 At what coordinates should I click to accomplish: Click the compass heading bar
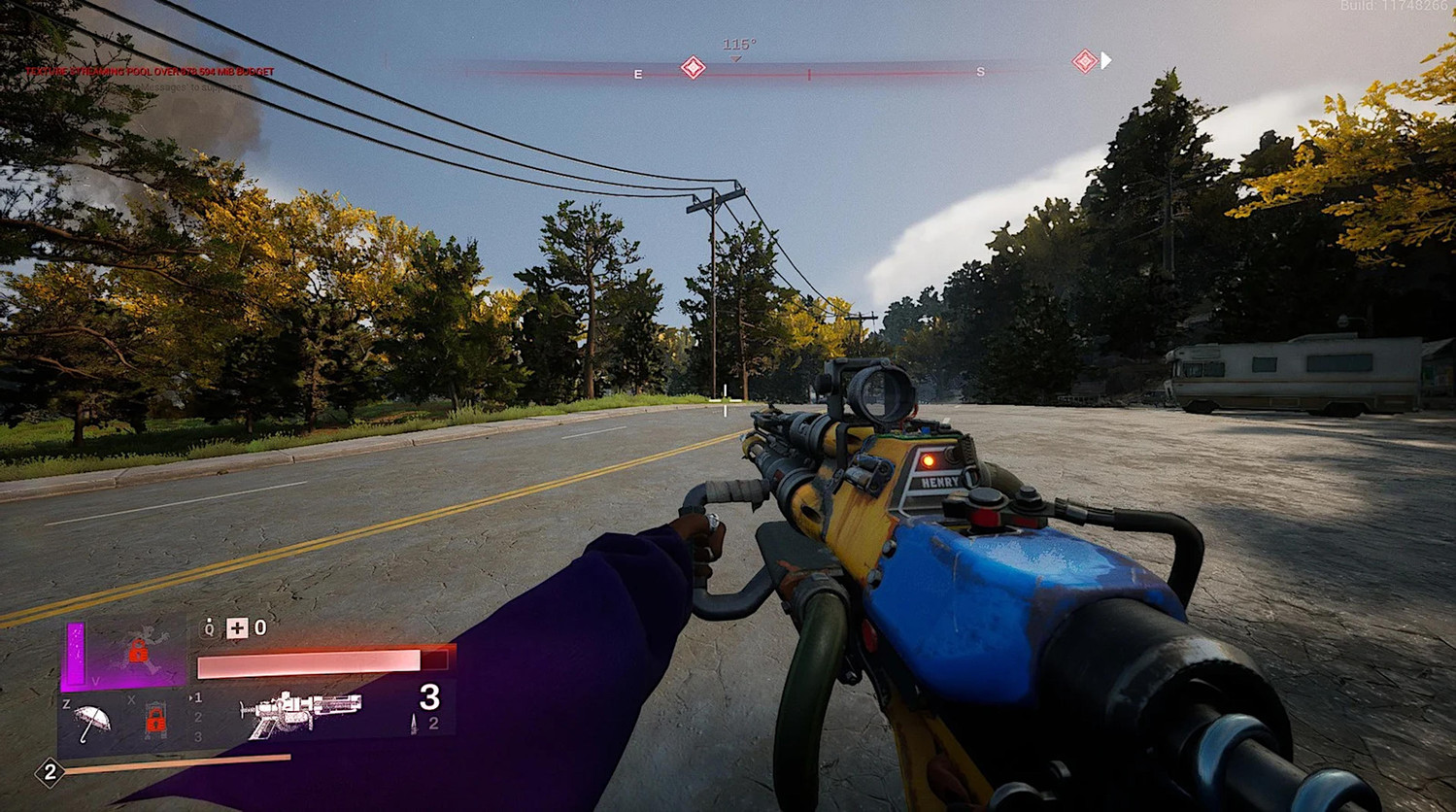pos(808,73)
